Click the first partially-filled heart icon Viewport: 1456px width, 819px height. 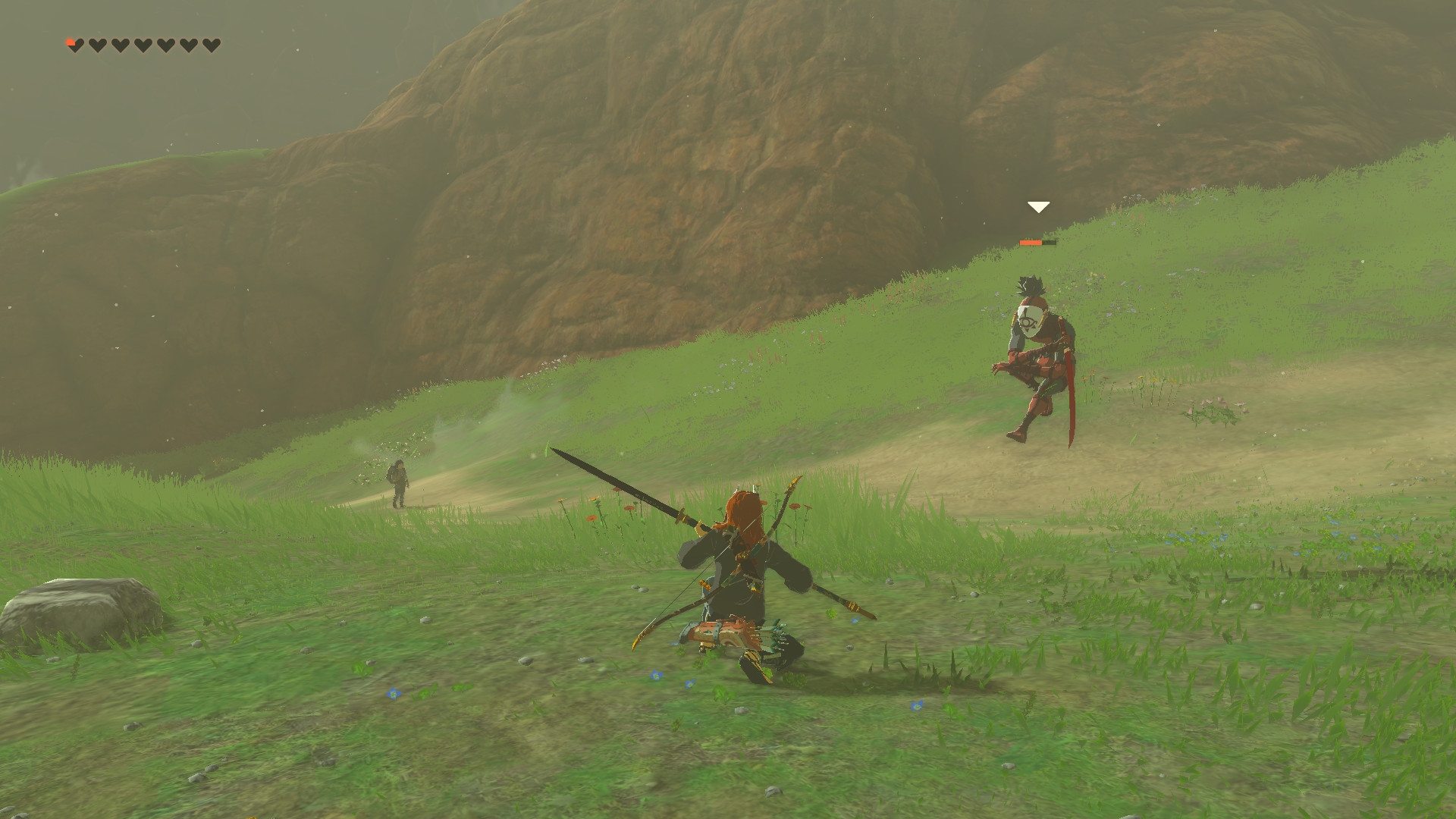pos(74,44)
